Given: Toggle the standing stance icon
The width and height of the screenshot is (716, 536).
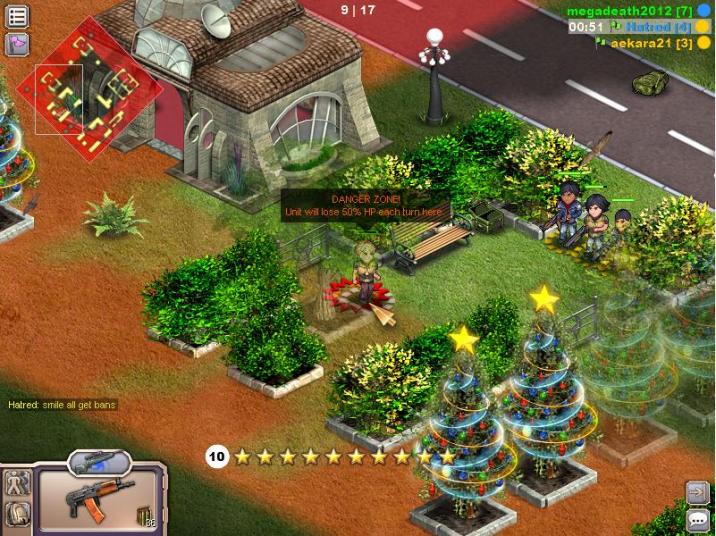Looking at the screenshot, I should tap(18, 485).
